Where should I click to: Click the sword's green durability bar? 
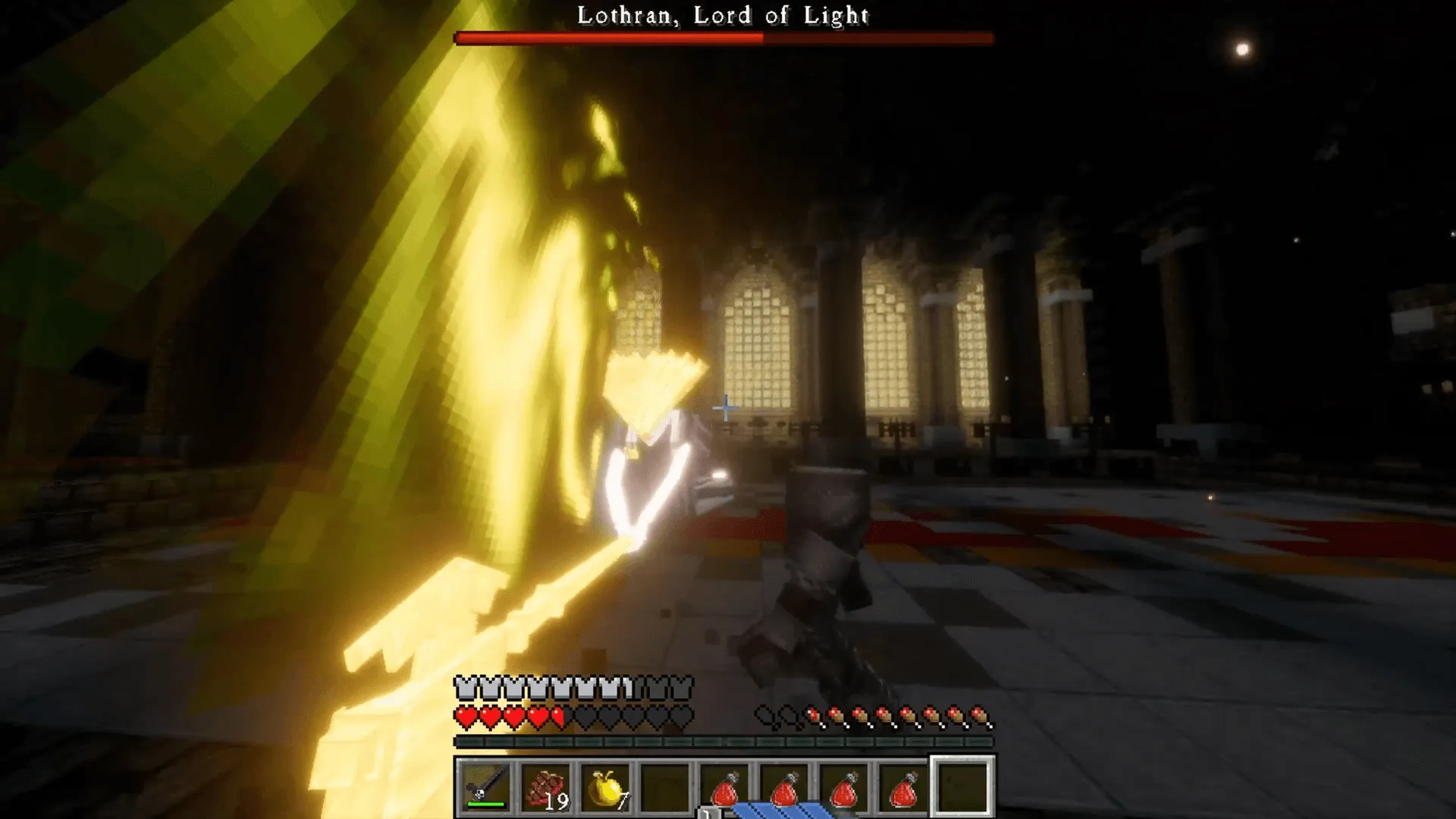click(x=485, y=804)
